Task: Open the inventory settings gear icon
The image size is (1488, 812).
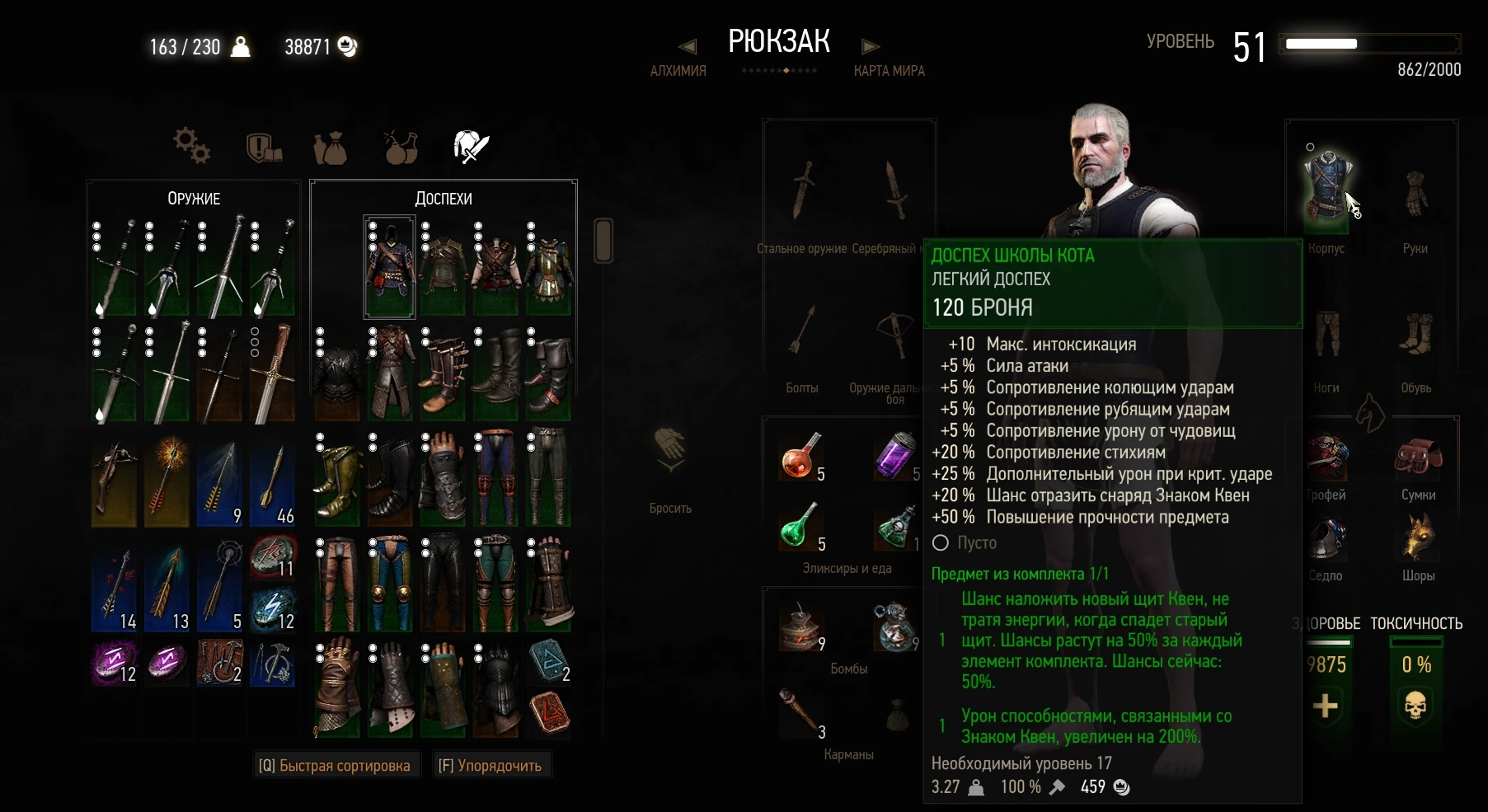Action: click(x=191, y=145)
